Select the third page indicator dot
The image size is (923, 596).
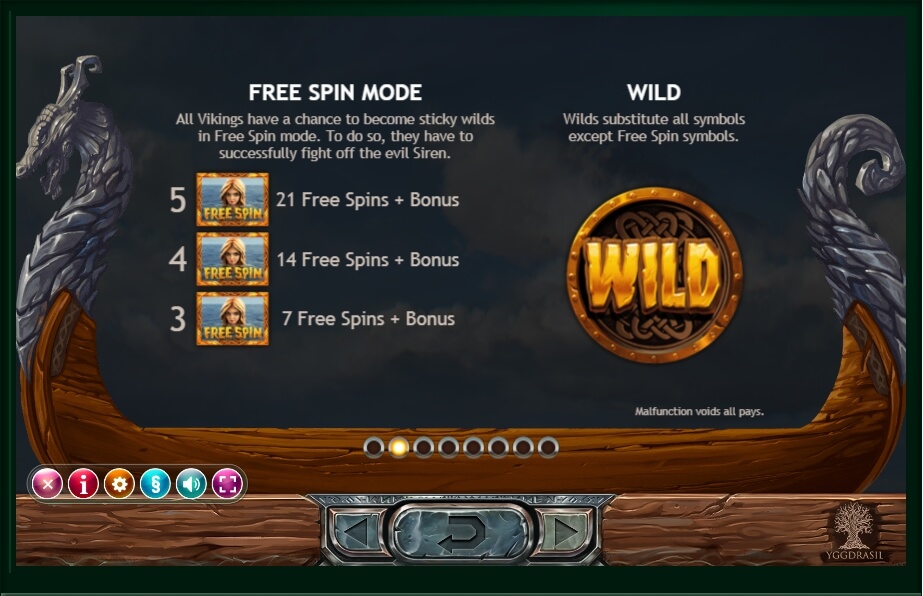424,447
